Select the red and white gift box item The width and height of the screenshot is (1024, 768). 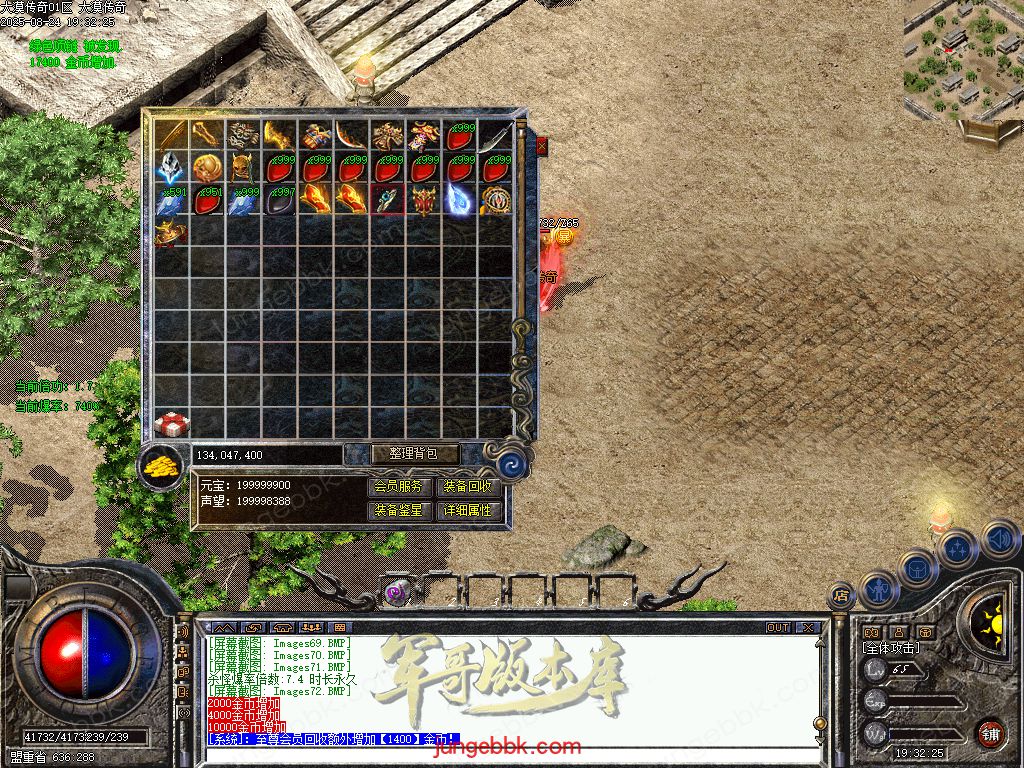[x=172, y=424]
